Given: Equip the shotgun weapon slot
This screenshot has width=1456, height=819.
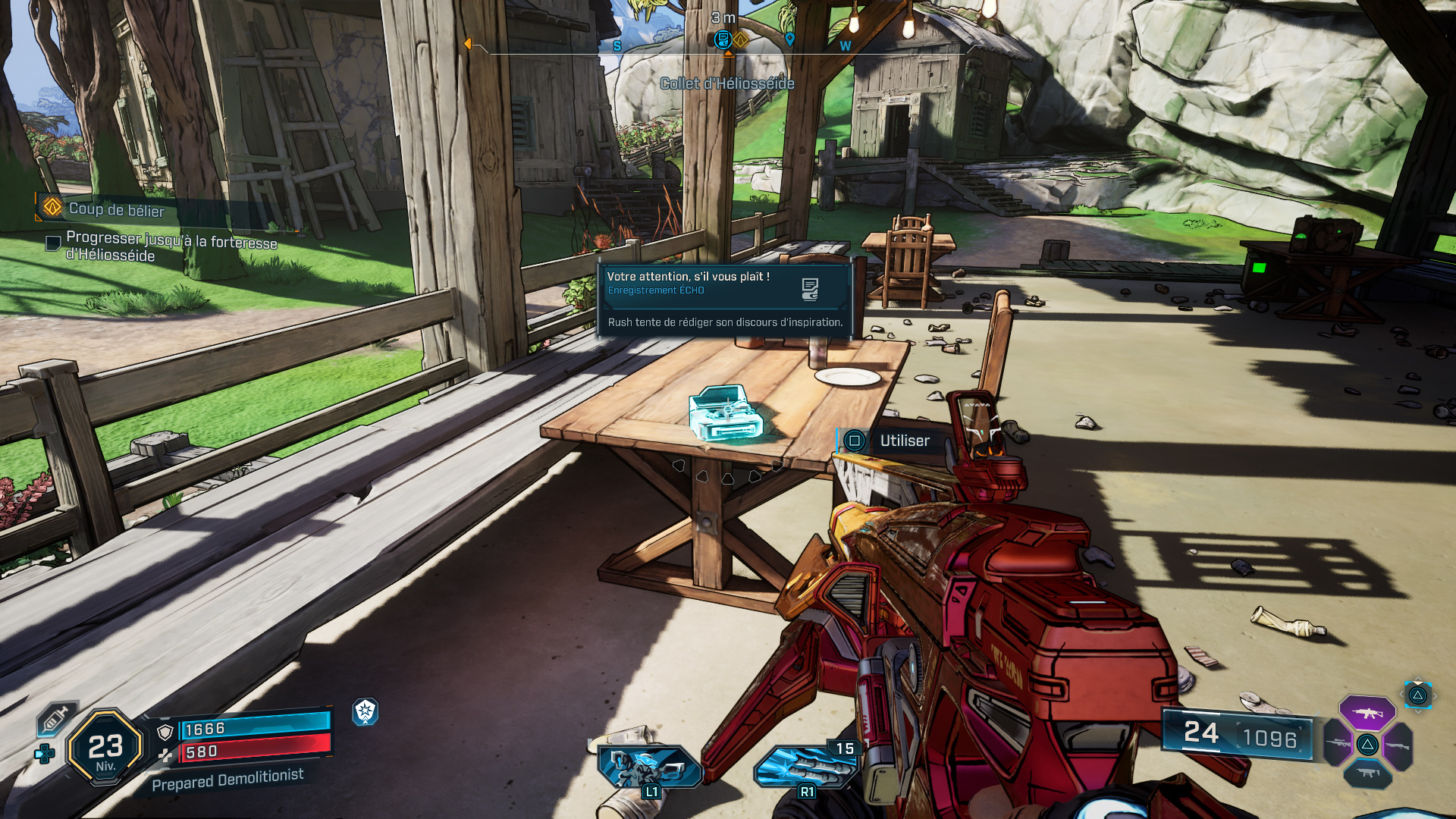Looking at the screenshot, I should tap(1398, 745).
